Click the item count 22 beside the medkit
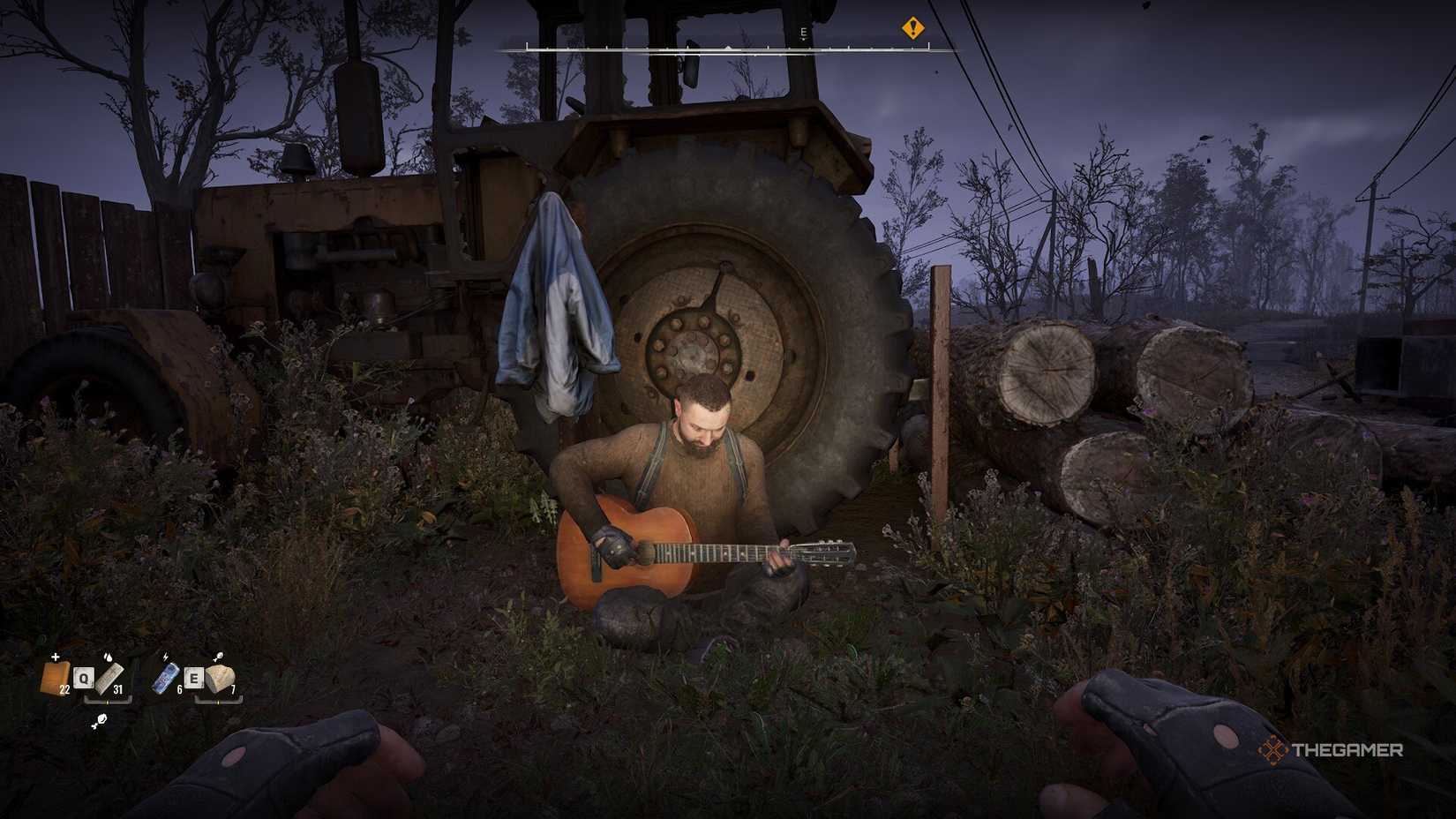 64,689
